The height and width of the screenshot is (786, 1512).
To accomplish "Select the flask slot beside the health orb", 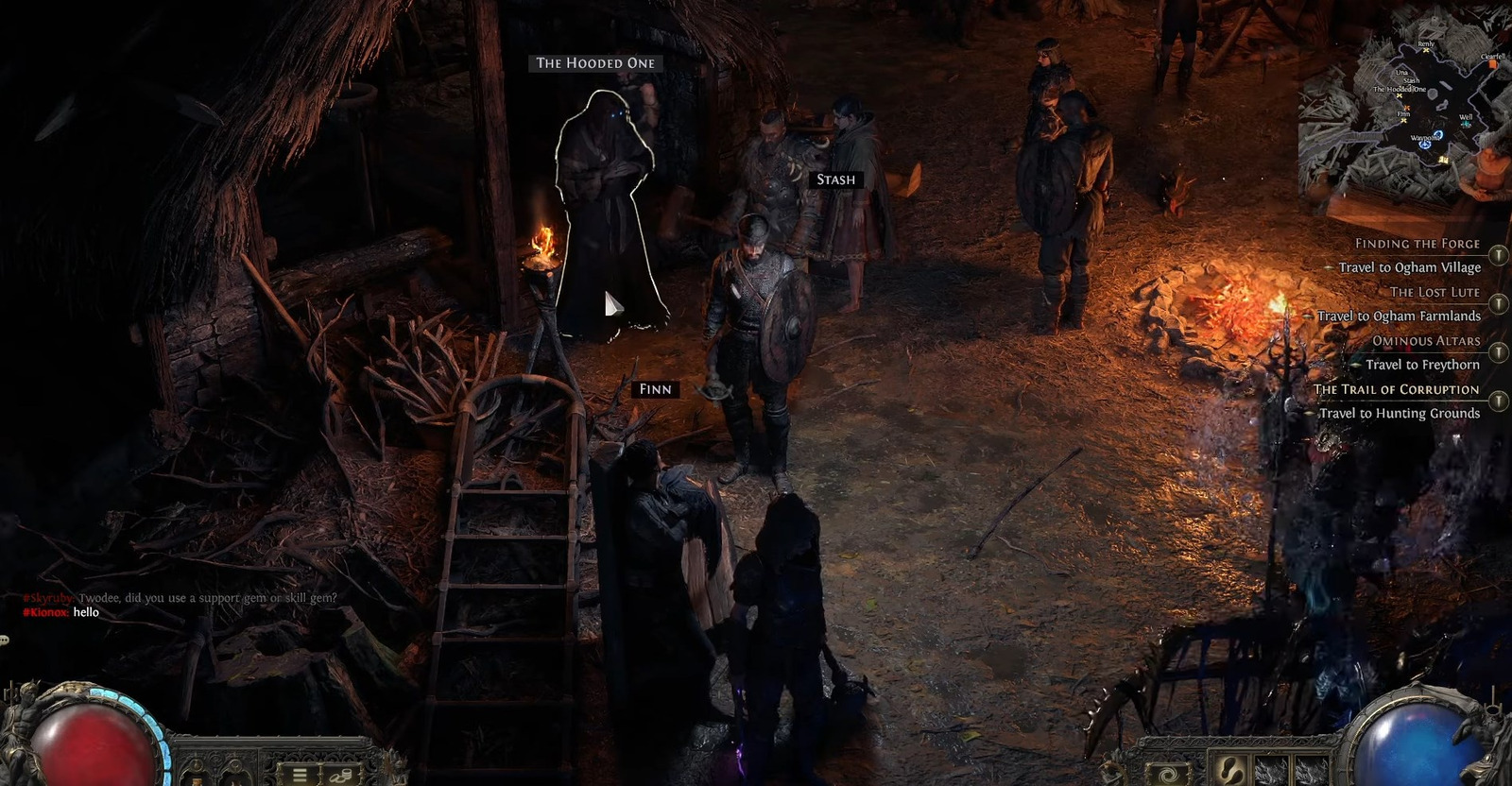I will (195, 777).
